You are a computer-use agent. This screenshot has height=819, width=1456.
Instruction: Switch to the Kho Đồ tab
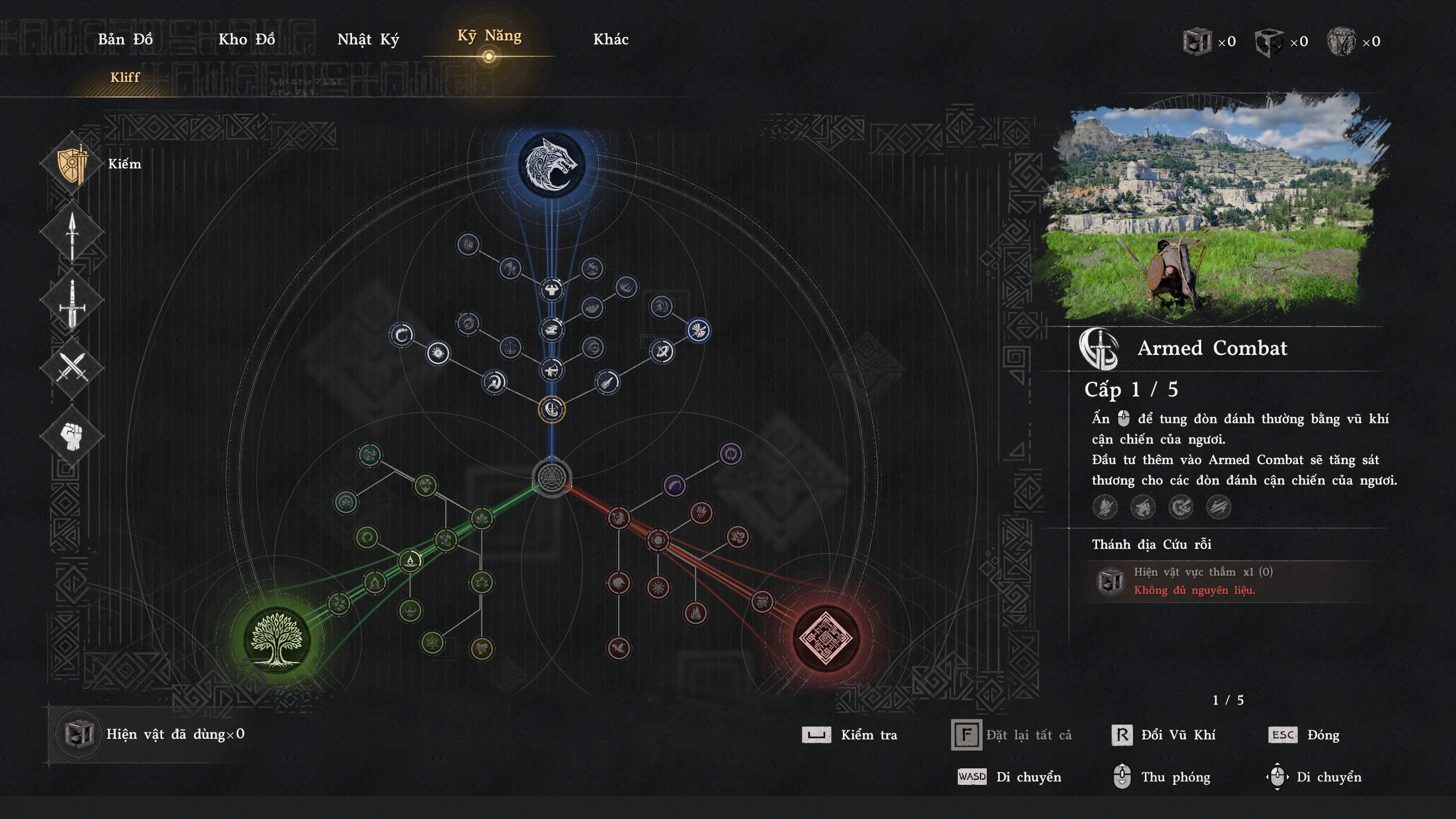point(247,40)
